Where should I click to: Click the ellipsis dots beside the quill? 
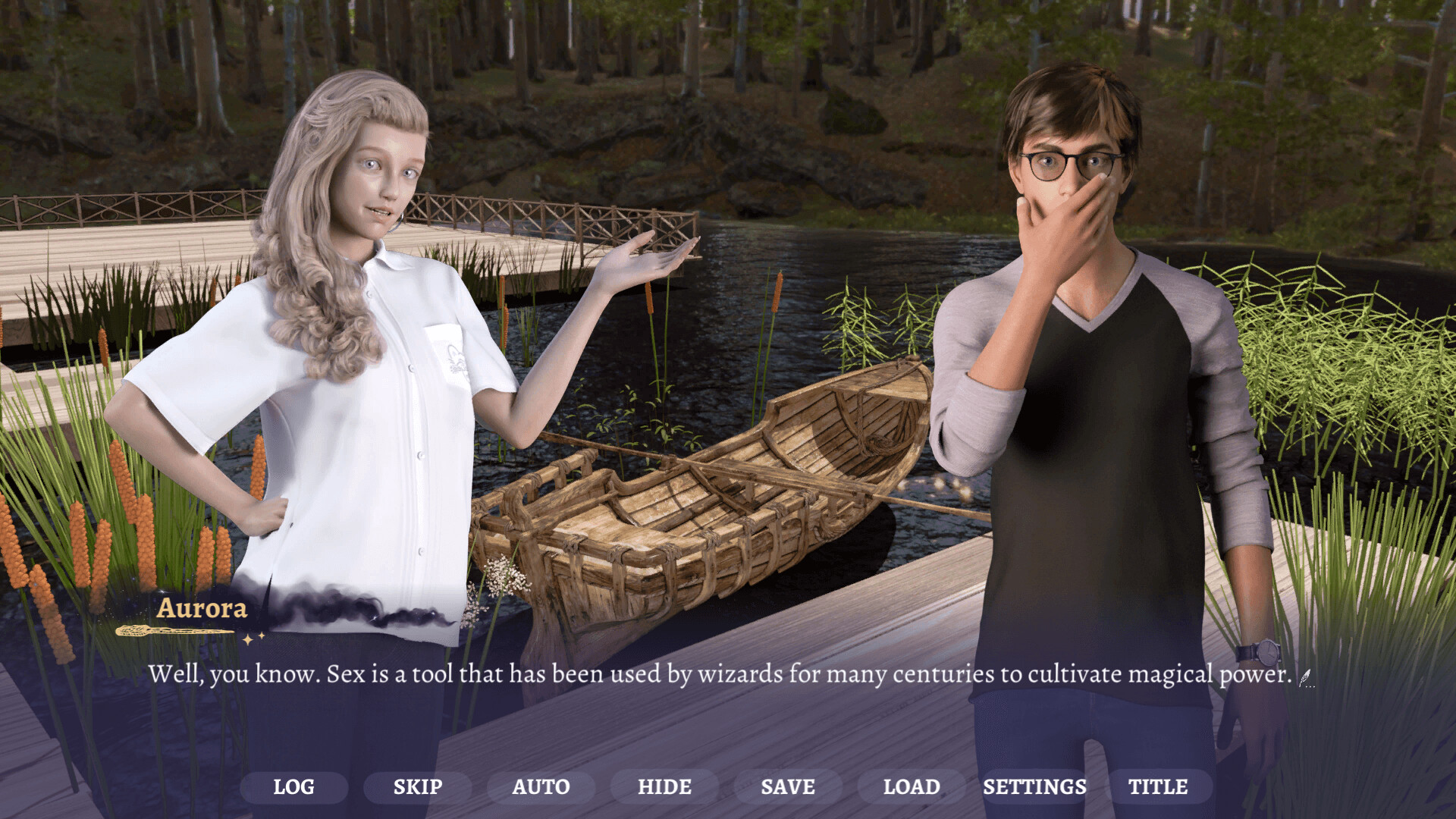tap(1311, 686)
